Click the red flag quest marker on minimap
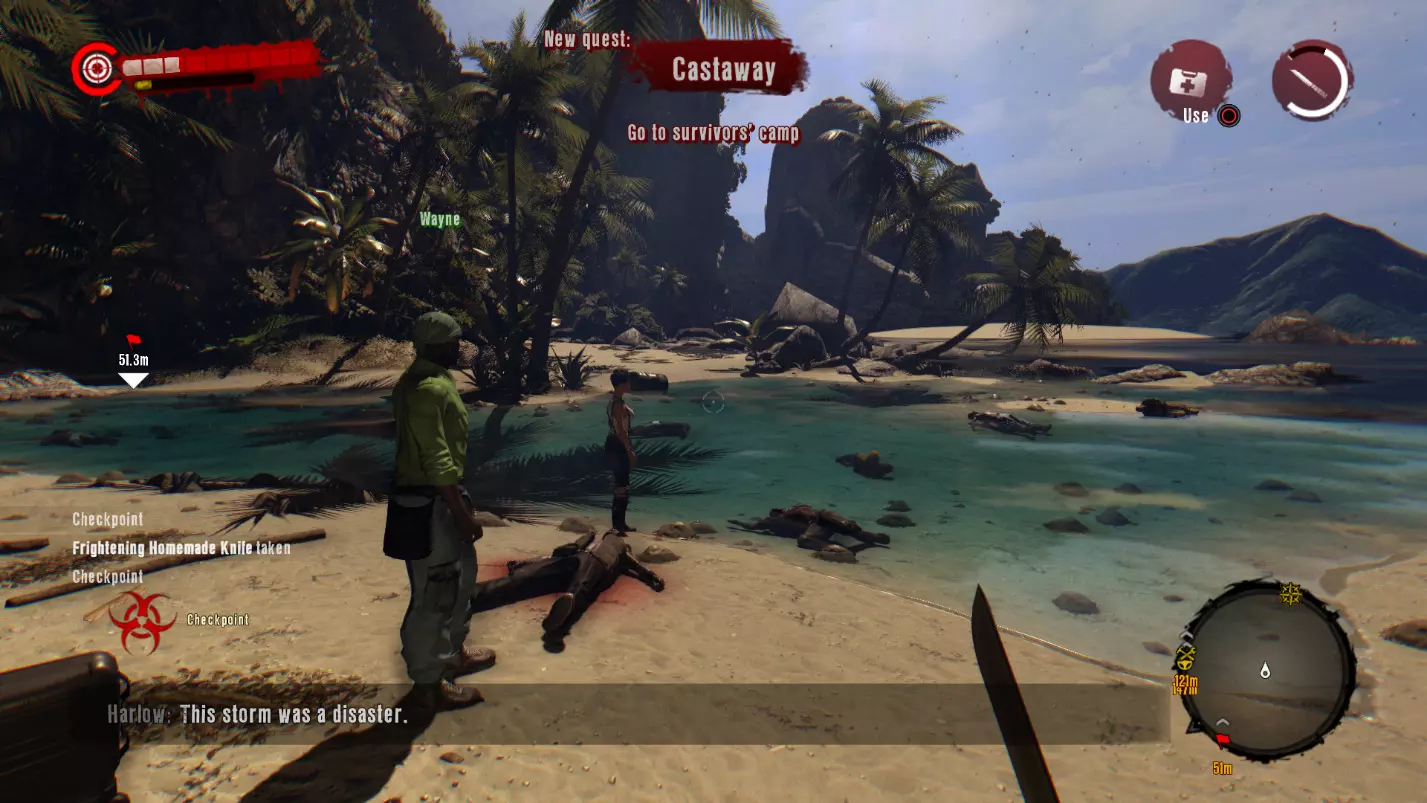 pos(1223,738)
